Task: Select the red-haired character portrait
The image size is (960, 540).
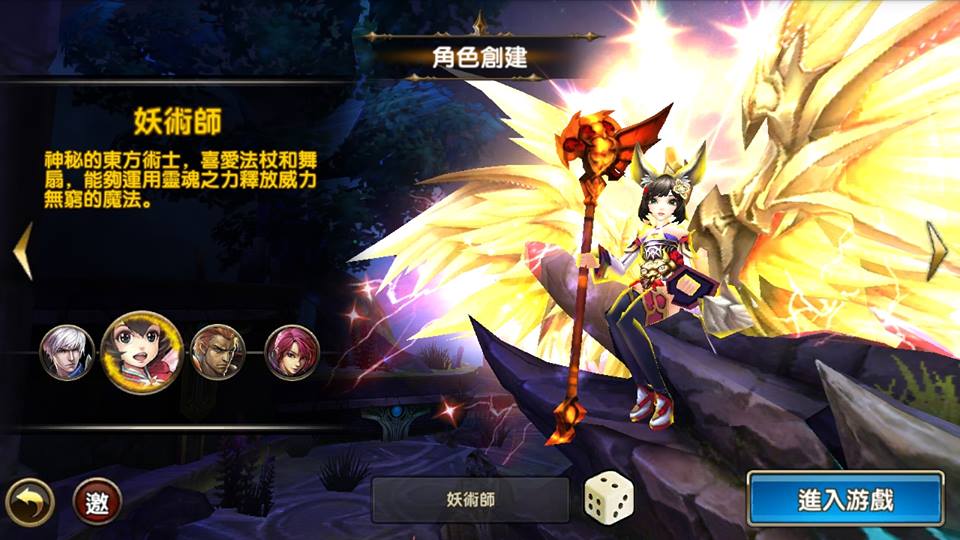Action: click(x=291, y=352)
